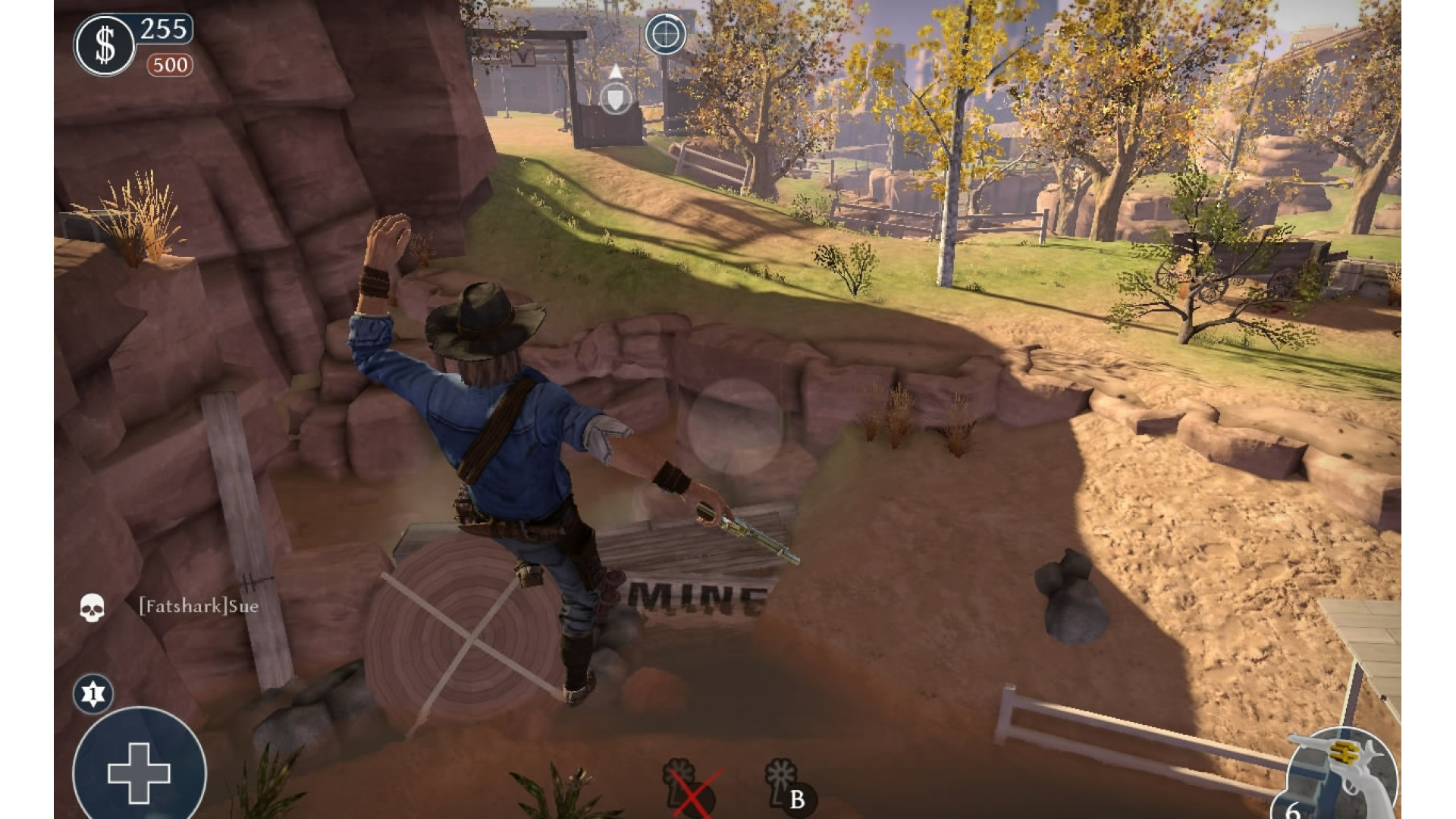Click the crosshair objective marker
The width and height of the screenshot is (1456, 819).
tap(666, 34)
